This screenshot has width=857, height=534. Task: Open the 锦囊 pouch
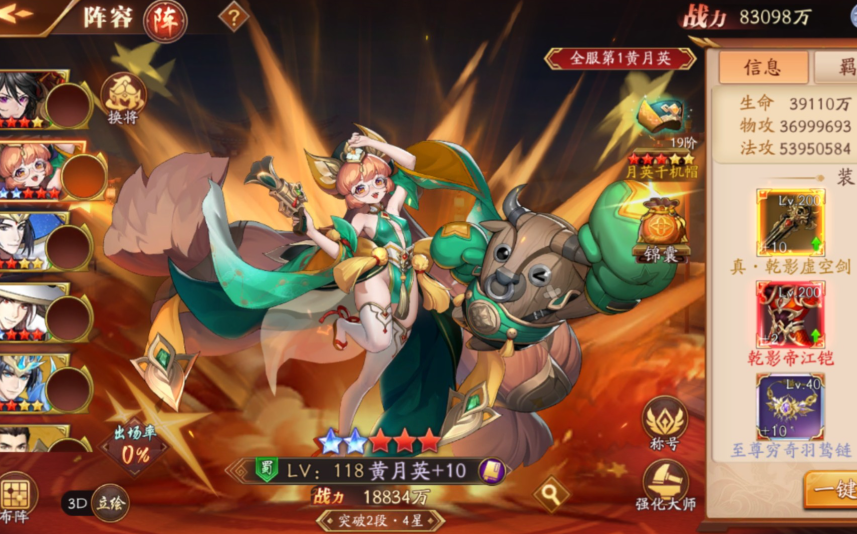[x=663, y=228]
